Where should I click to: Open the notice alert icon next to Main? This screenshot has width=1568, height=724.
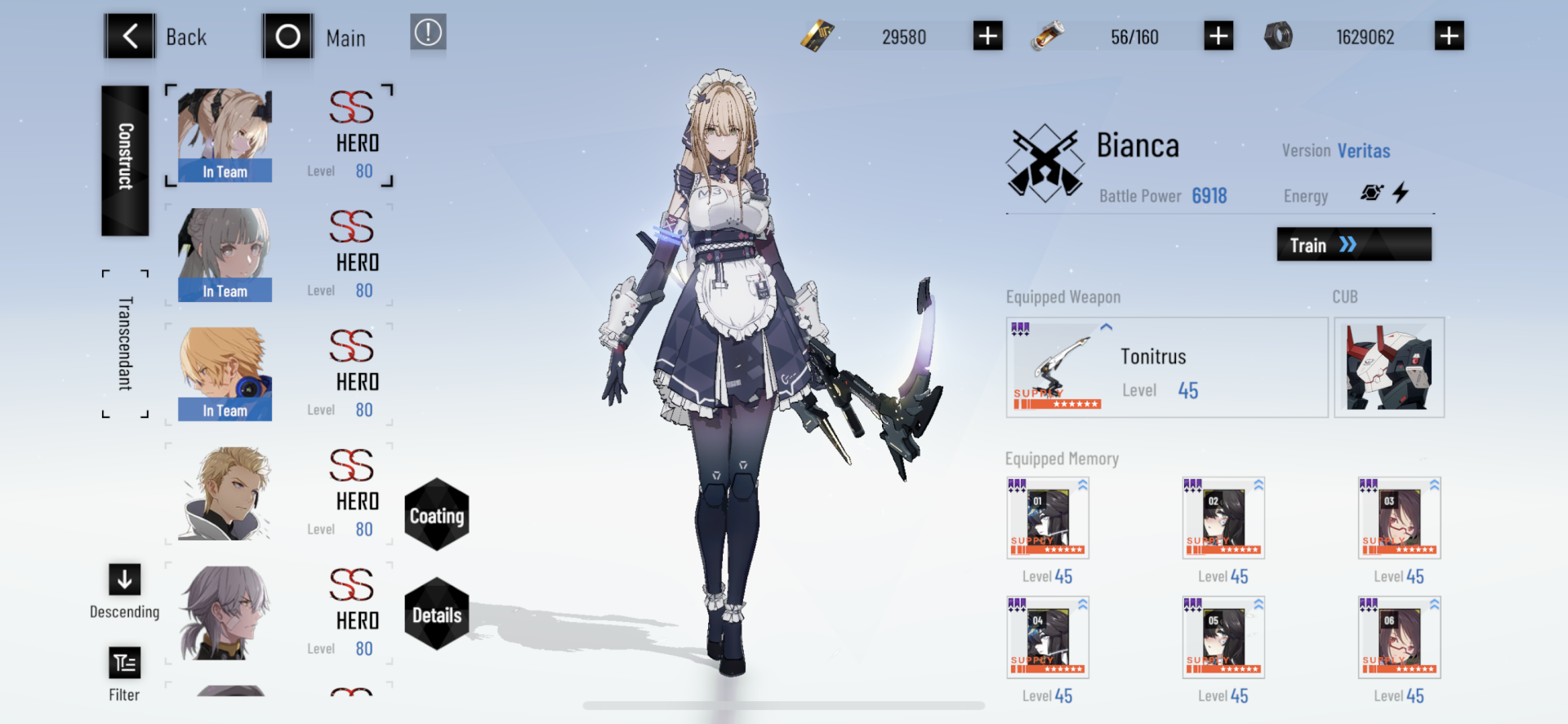click(x=428, y=34)
